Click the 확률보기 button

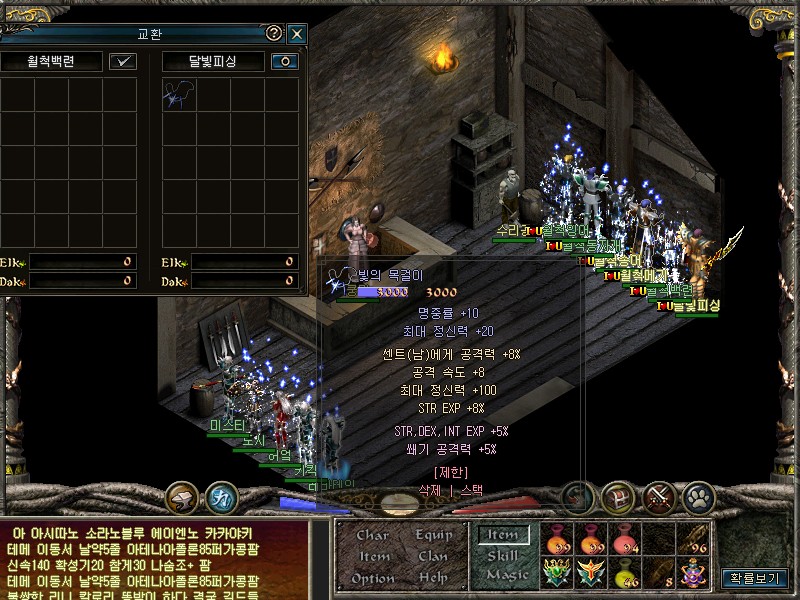point(755,577)
